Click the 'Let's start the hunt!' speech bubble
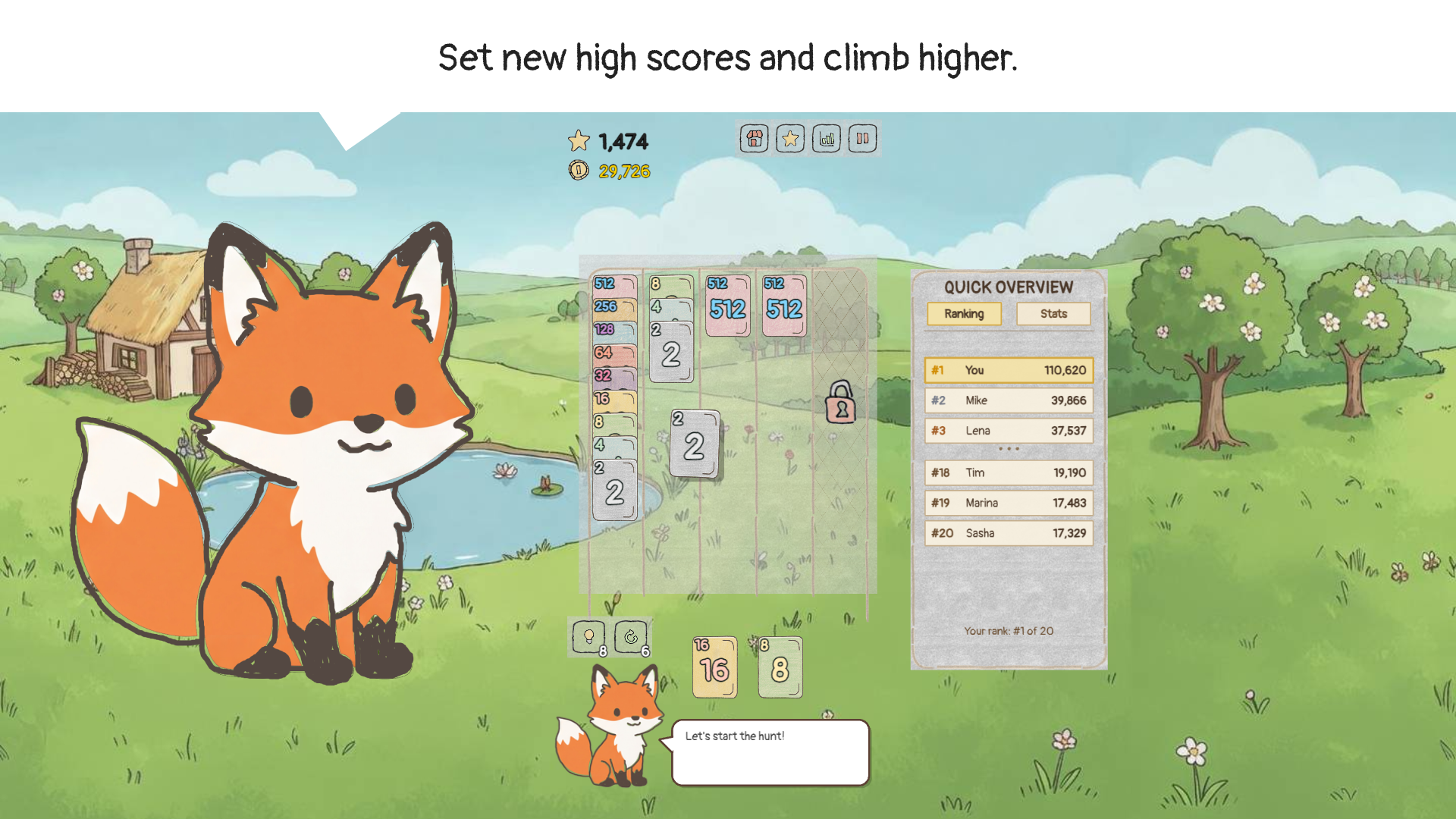The image size is (1456, 819). [770, 751]
